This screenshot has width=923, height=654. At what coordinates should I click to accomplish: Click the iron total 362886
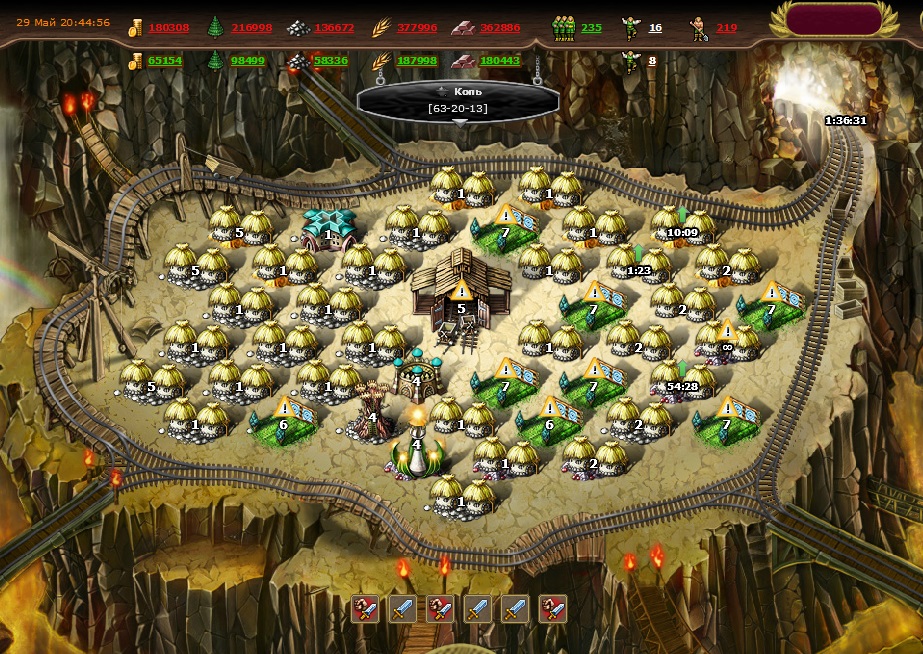[x=500, y=28]
